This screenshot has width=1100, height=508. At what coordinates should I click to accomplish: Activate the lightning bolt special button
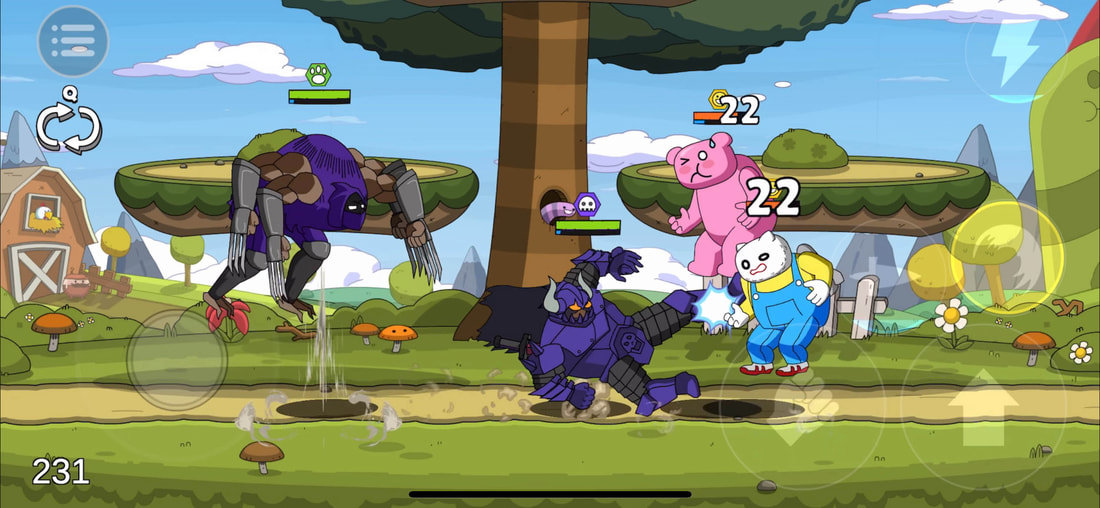1016,53
